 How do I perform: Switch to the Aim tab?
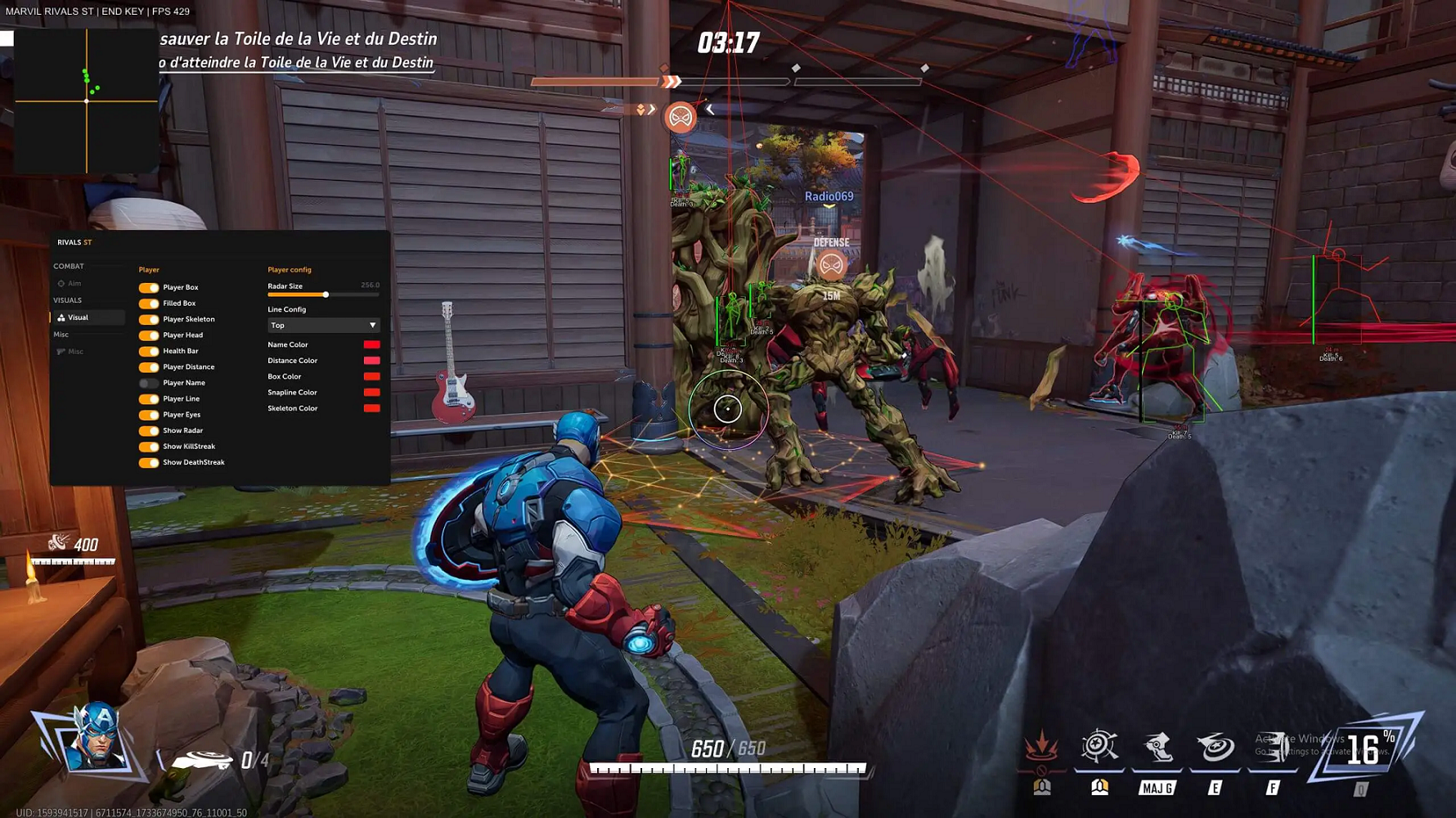[74, 284]
